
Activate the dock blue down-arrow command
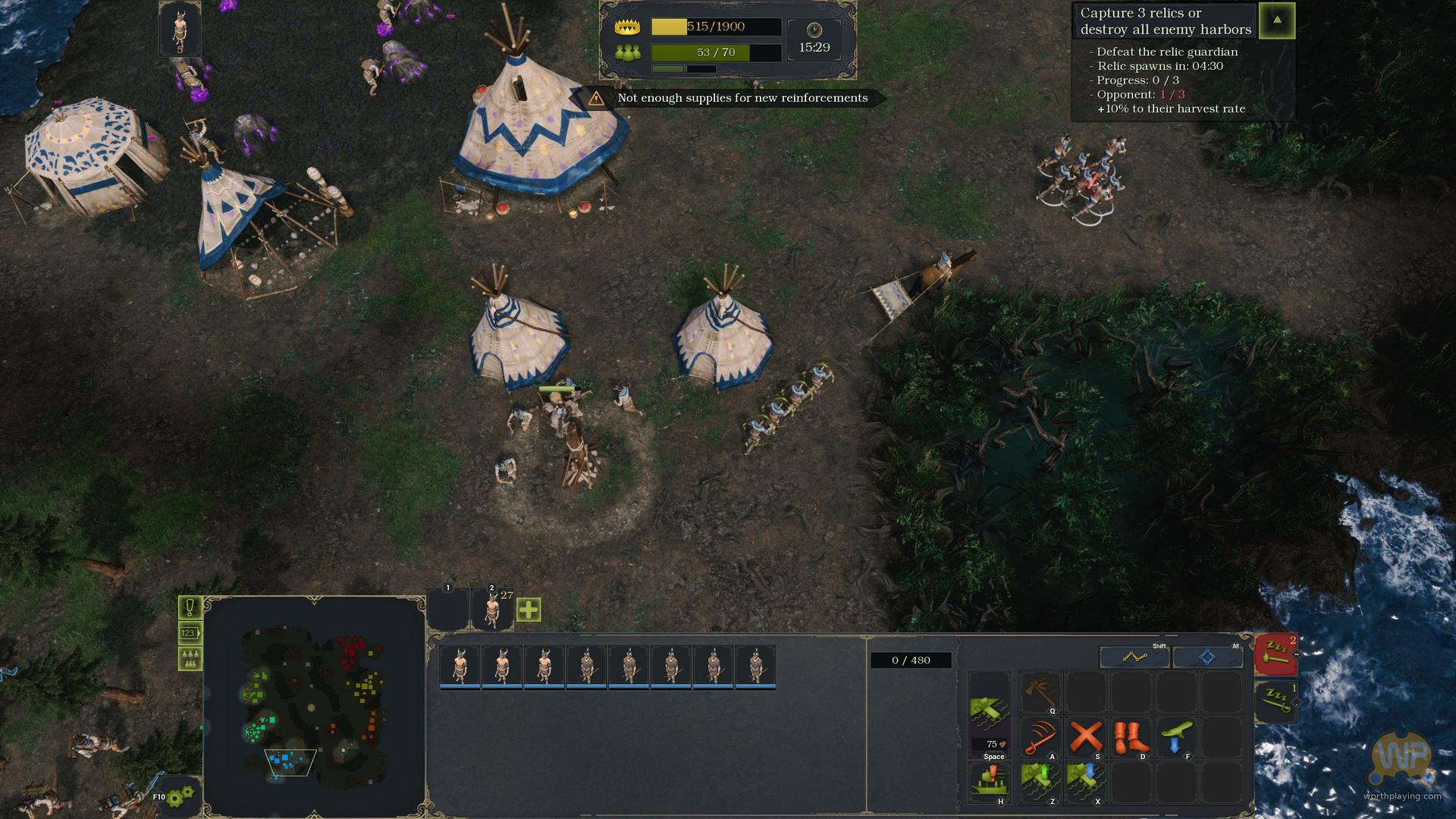1085,783
